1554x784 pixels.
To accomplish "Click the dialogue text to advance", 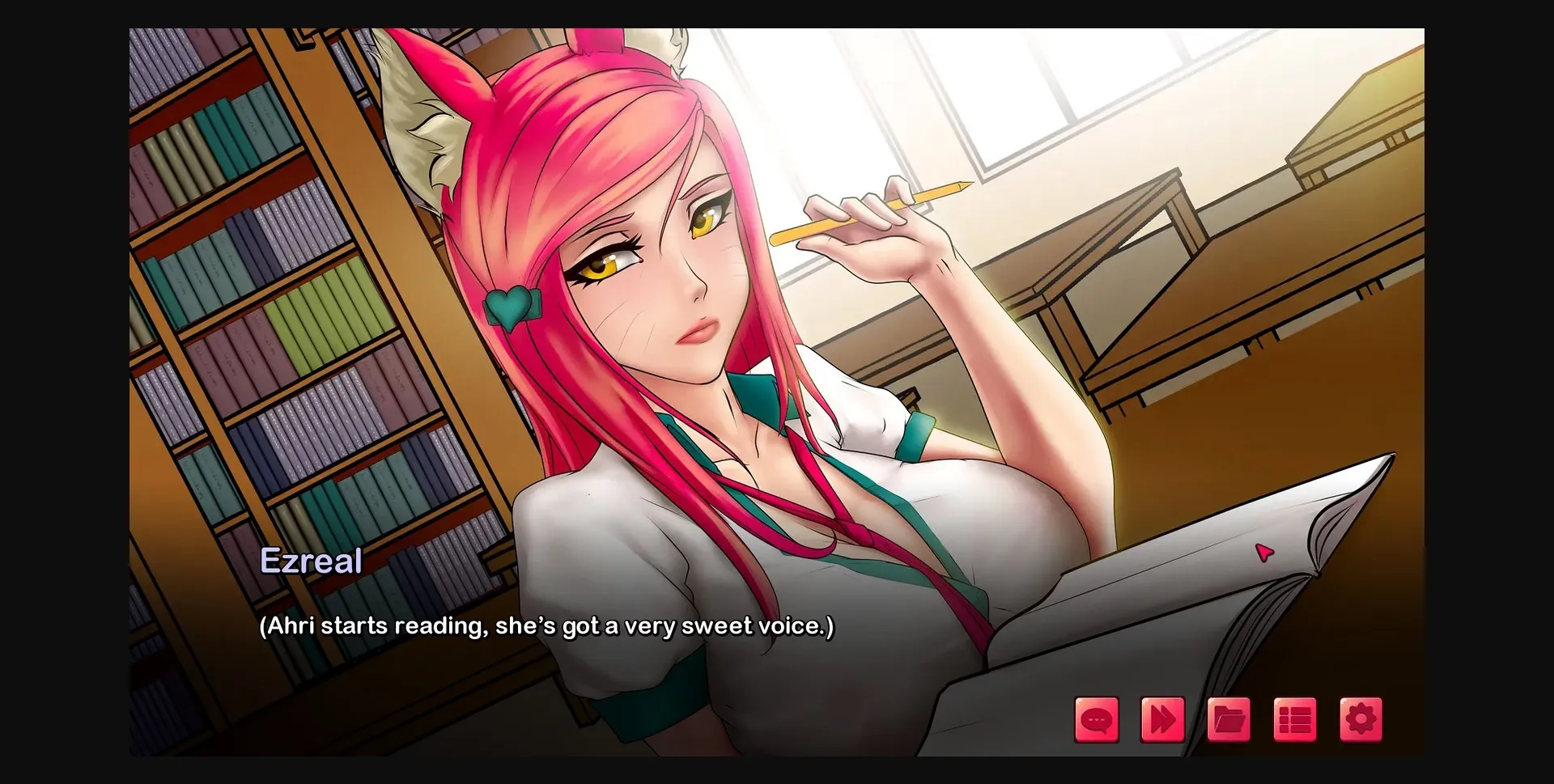I will pyautogui.click(x=546, y=625).
